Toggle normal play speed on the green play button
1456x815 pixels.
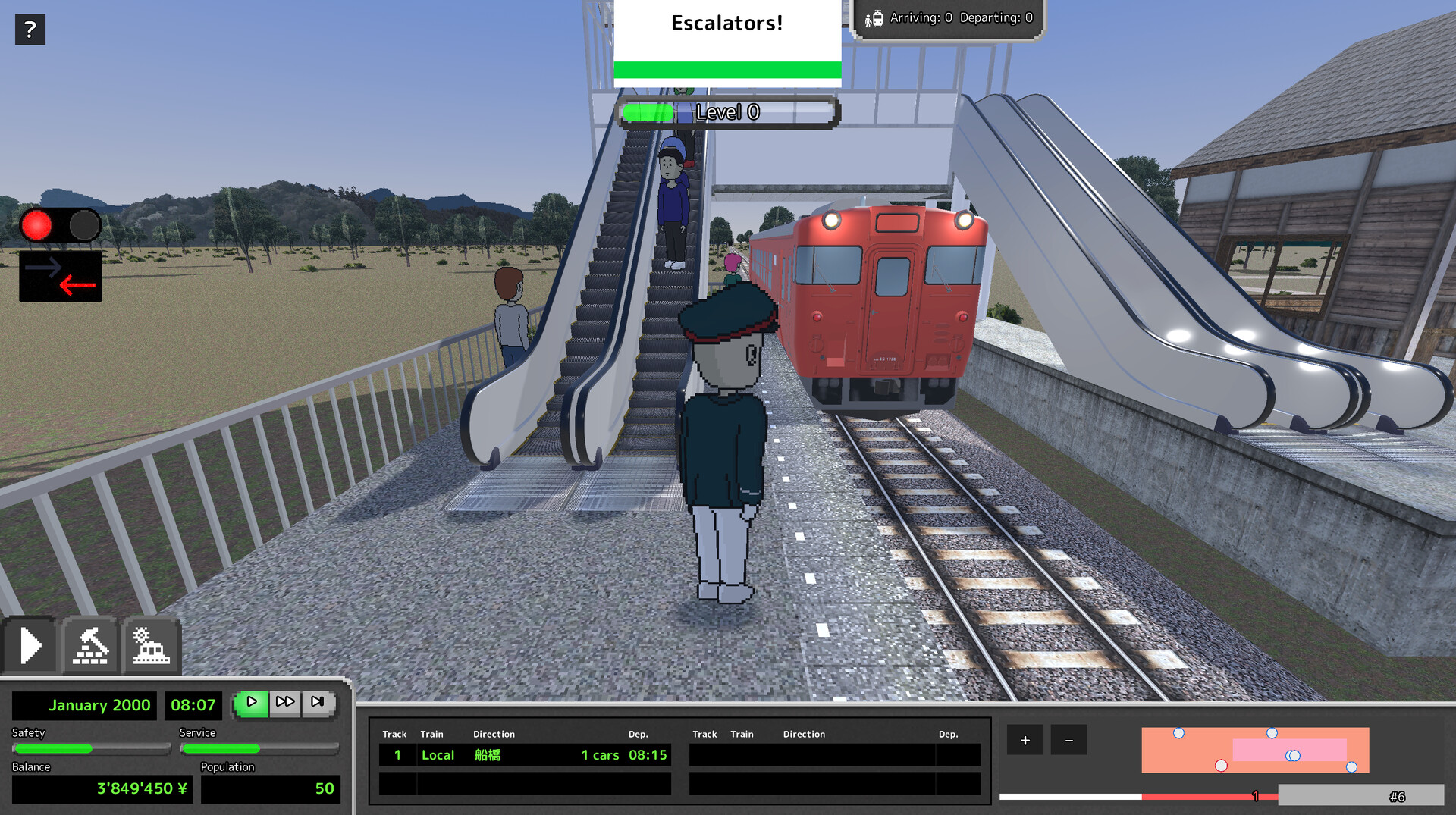[x=253, y=702]
